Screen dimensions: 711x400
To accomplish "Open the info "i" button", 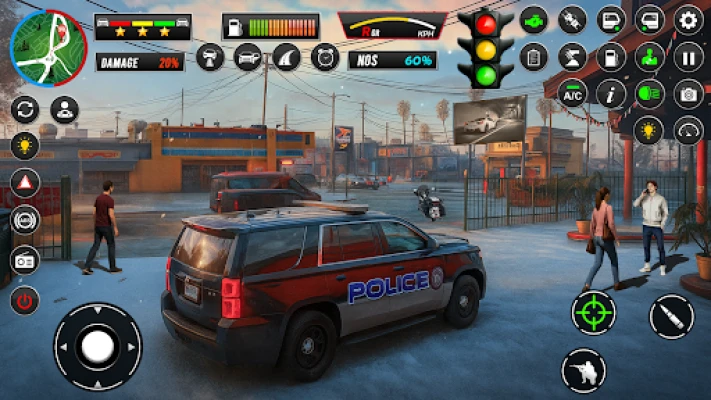I will (611, 93).
